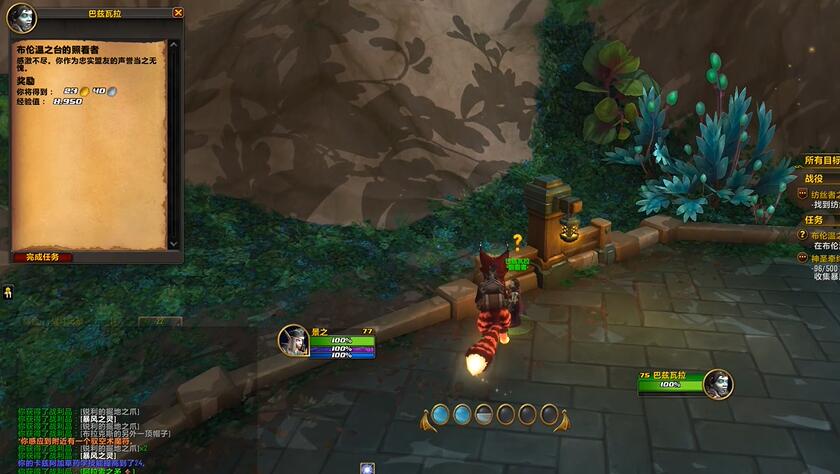The height and width of the screenshot is (474, 840).
Task: Select the 巴兹瓦拉 target portrait frame
Action: [717, 384]
